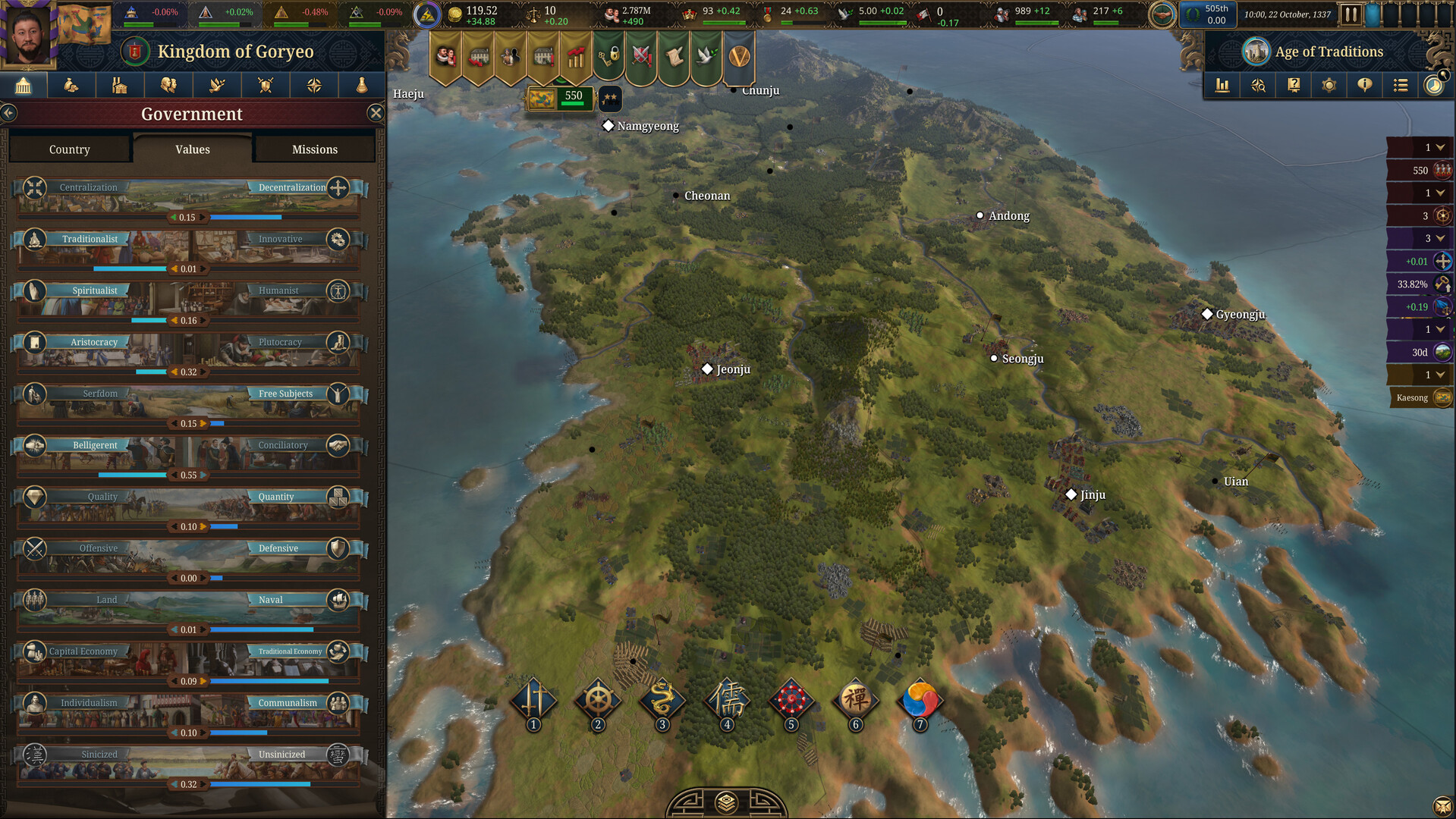Switch to the Missions tab

pos(314,149)
